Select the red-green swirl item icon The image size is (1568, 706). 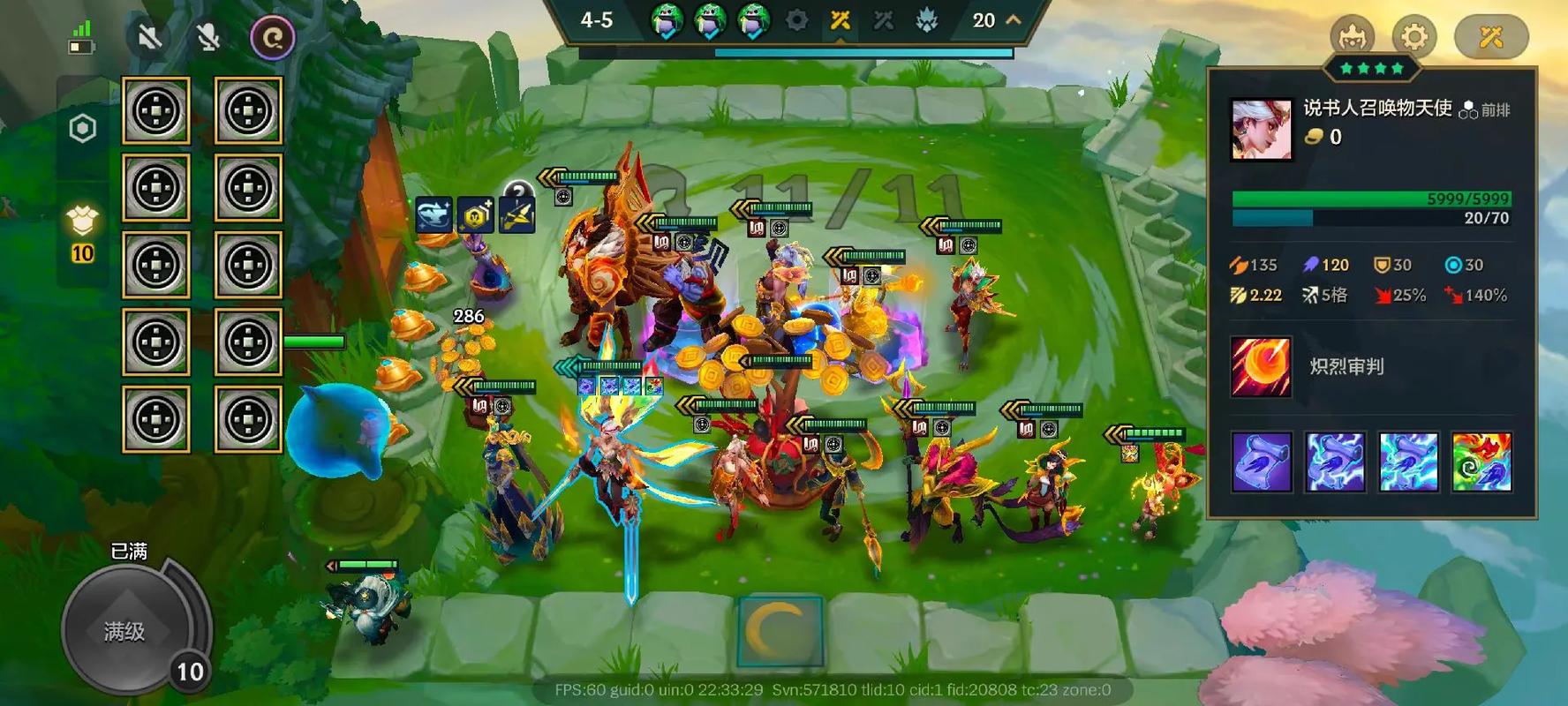tap(1481, 462)
